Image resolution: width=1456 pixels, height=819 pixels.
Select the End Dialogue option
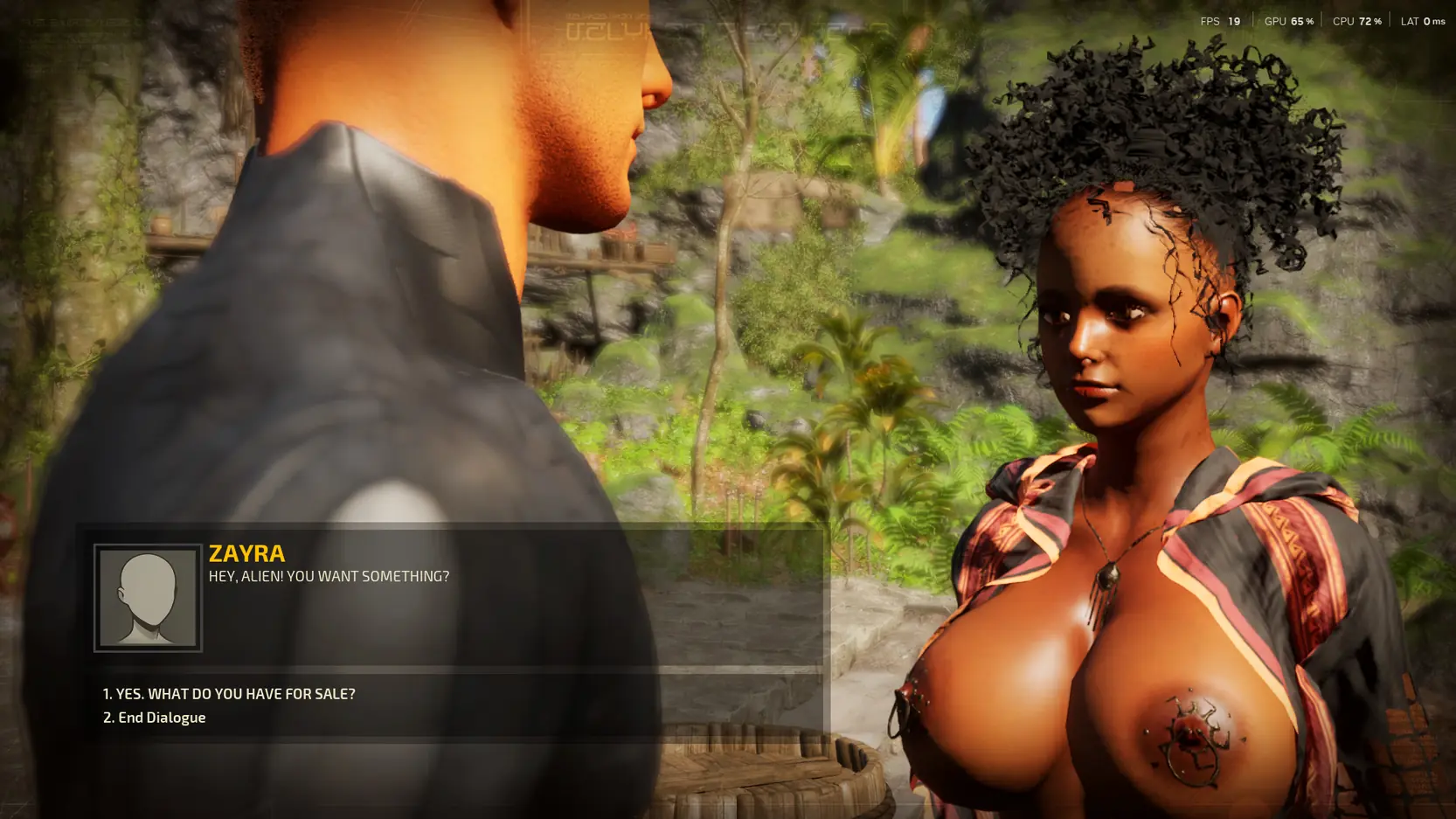point(155,718)
